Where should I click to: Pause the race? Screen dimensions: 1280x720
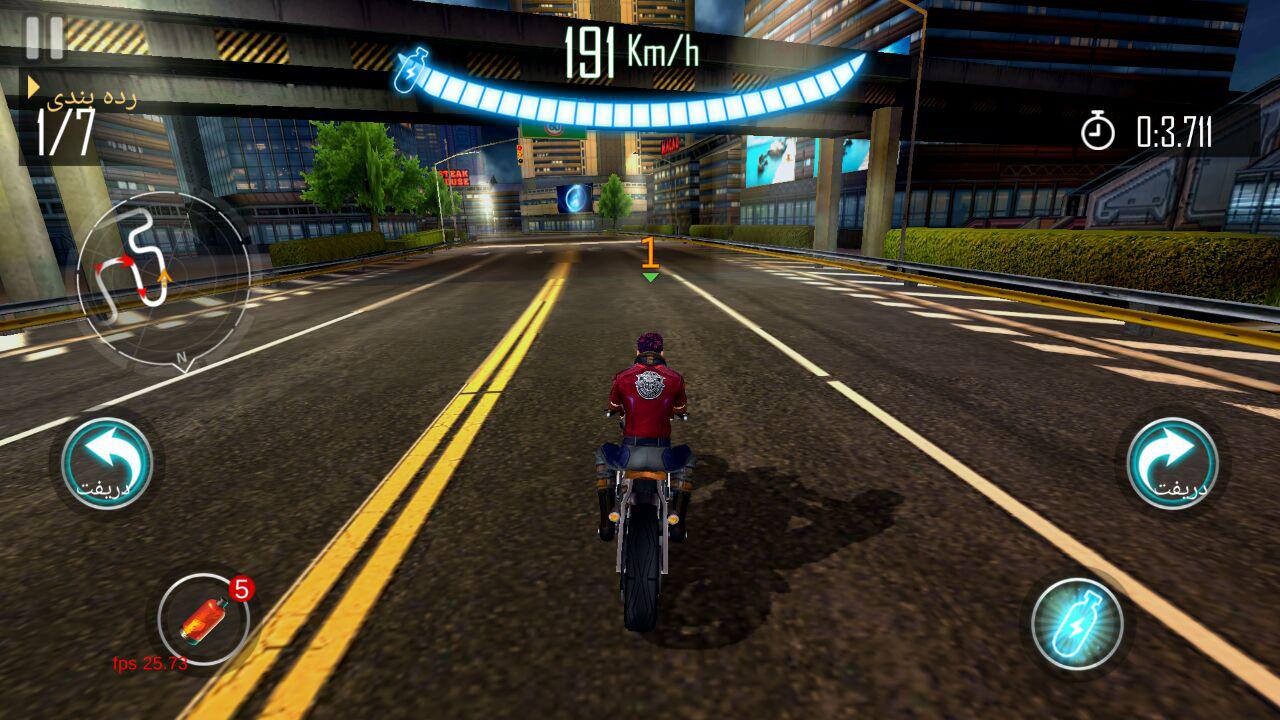click(x=44, y=38)
